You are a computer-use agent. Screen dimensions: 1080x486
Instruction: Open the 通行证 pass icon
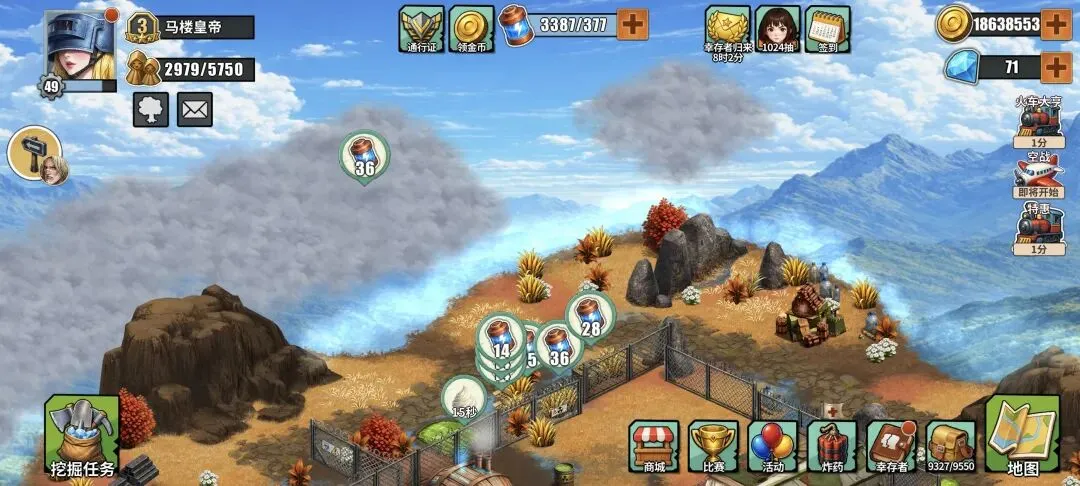(x=421, y=27)
